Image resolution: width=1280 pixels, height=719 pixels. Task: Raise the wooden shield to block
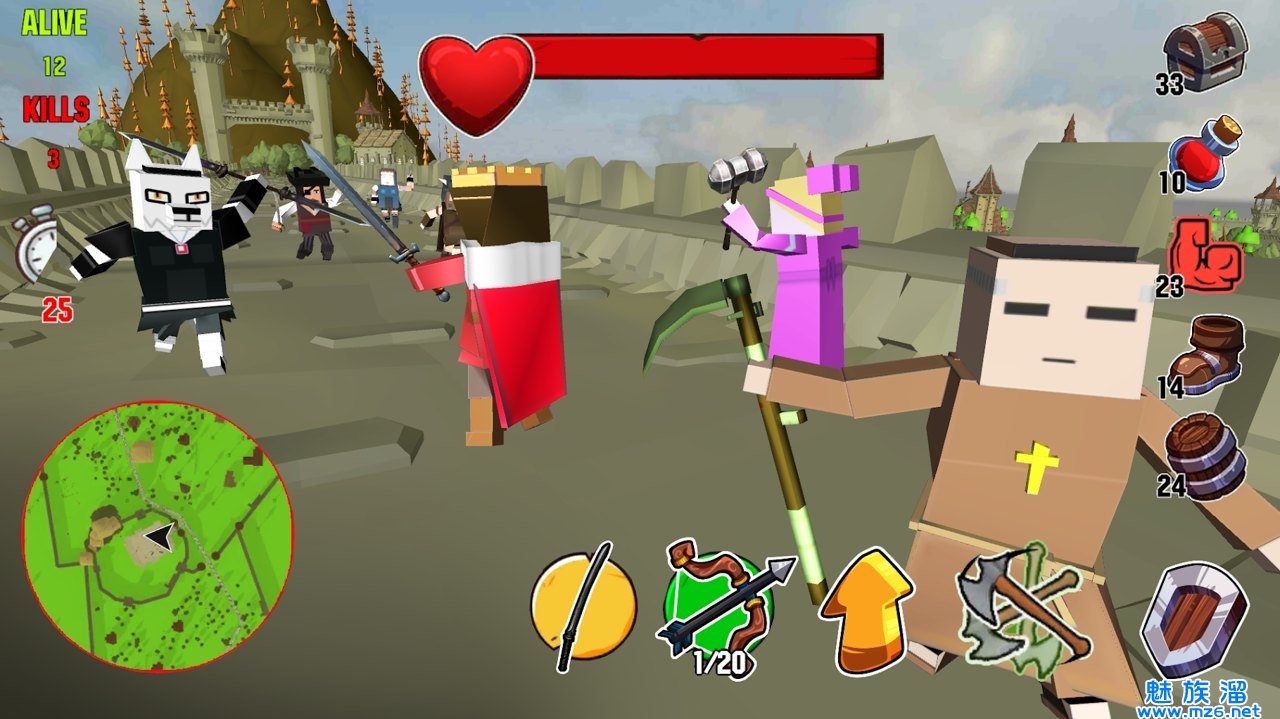click(x=1192, y=621)
